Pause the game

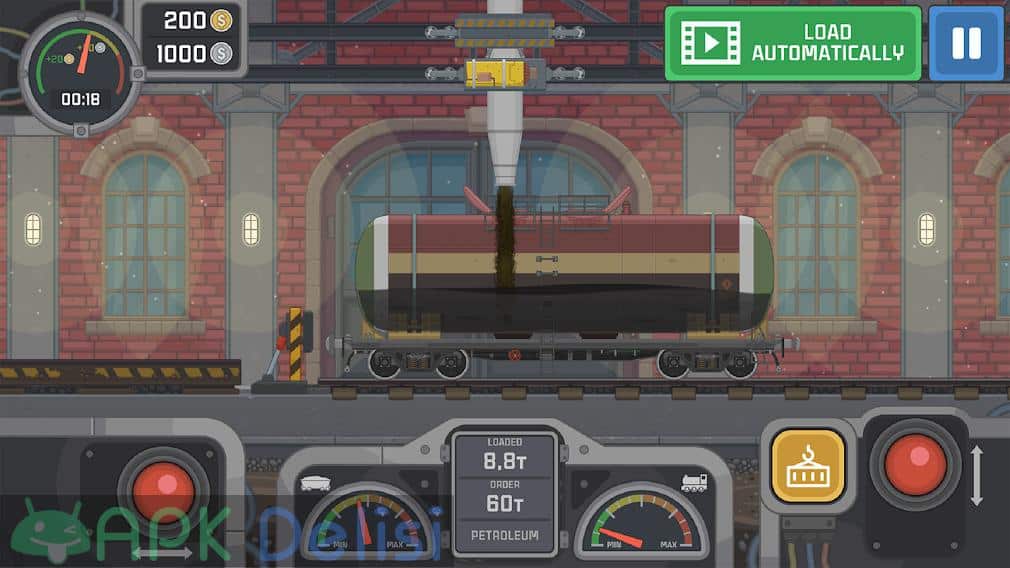click(x=965, y=43)
